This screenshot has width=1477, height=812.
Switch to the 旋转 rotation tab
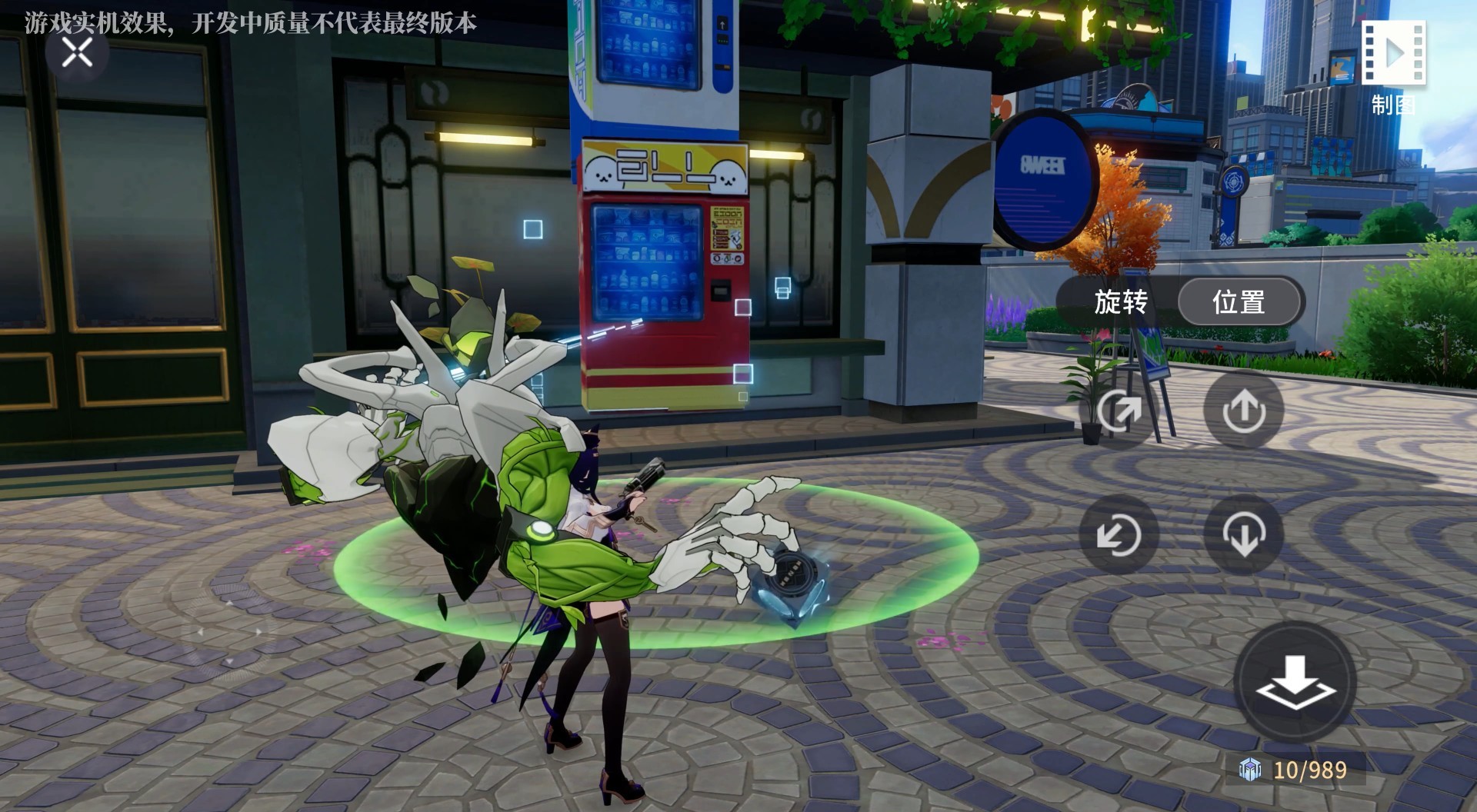1120,302
